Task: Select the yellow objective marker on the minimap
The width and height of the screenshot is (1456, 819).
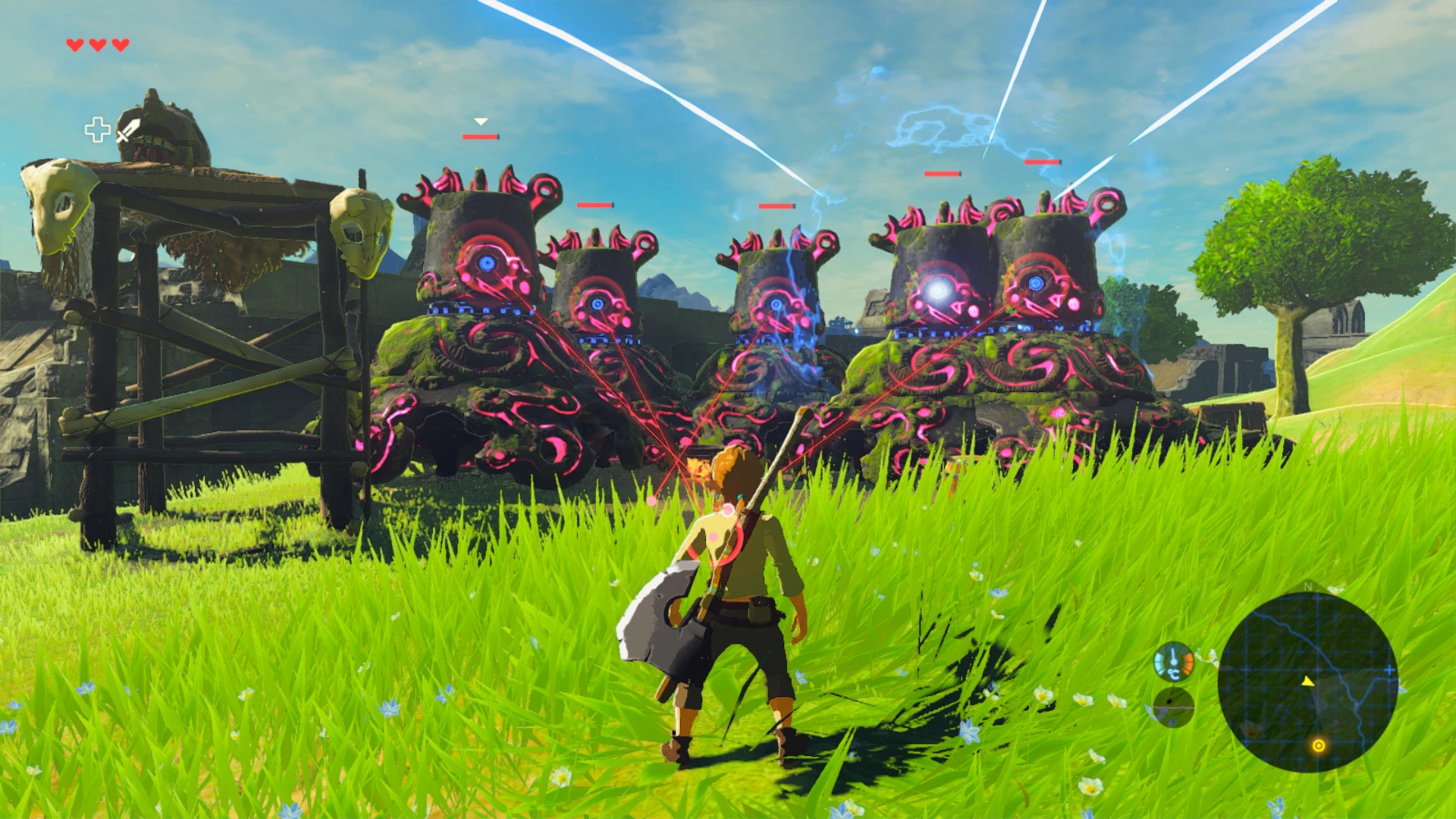Action: [x=1319, y=746]
